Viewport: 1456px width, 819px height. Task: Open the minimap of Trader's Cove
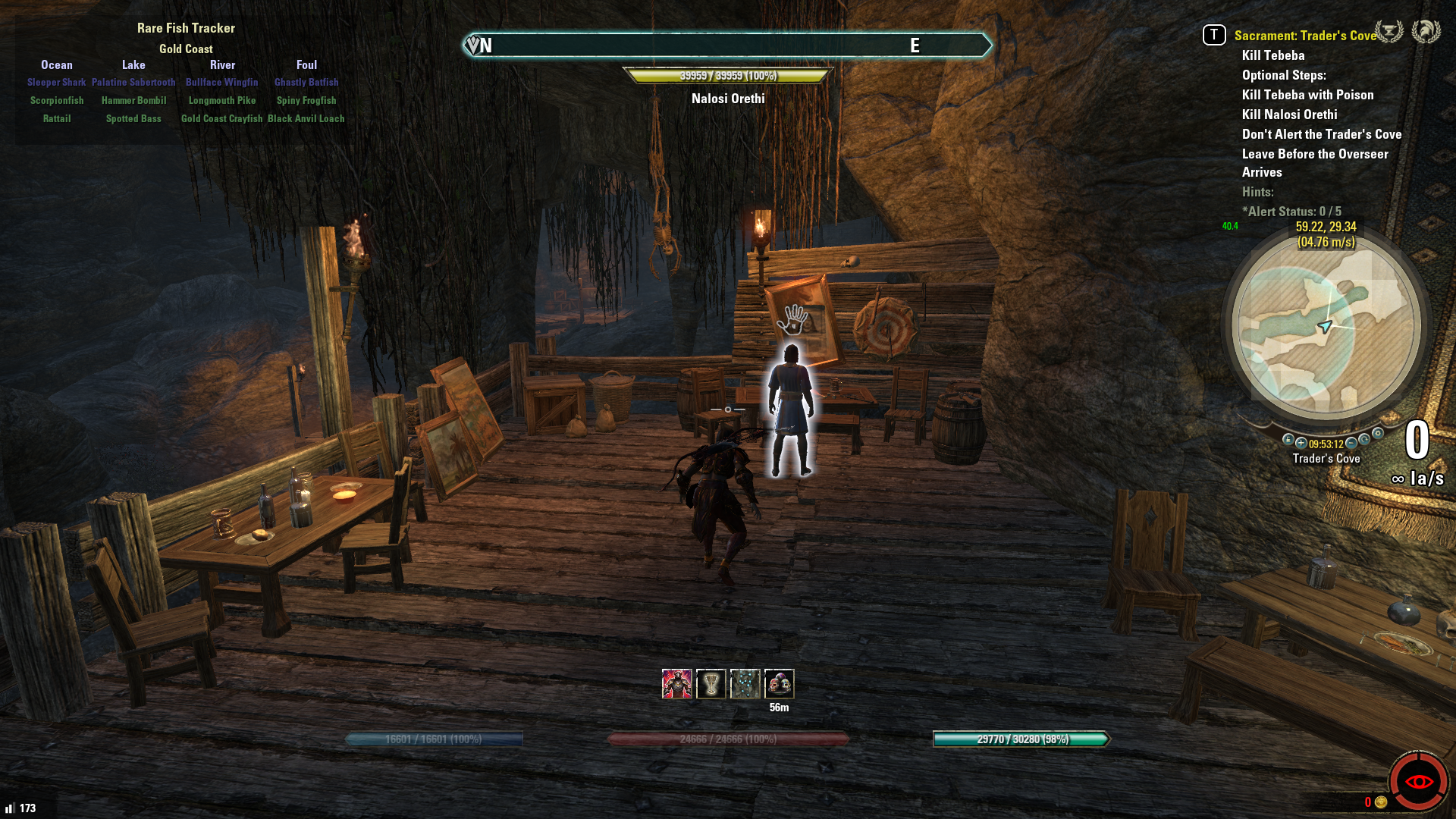(1326, 326)
